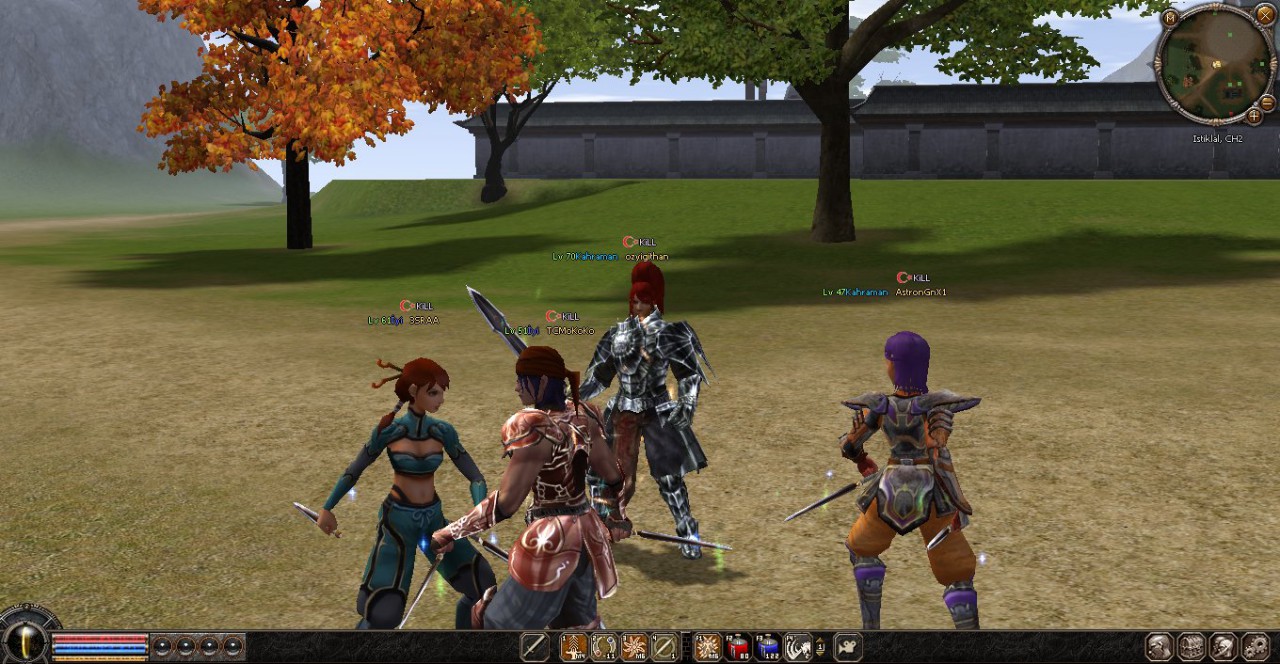
Task: Open the system options menu button
Action: pos(1256,647)
